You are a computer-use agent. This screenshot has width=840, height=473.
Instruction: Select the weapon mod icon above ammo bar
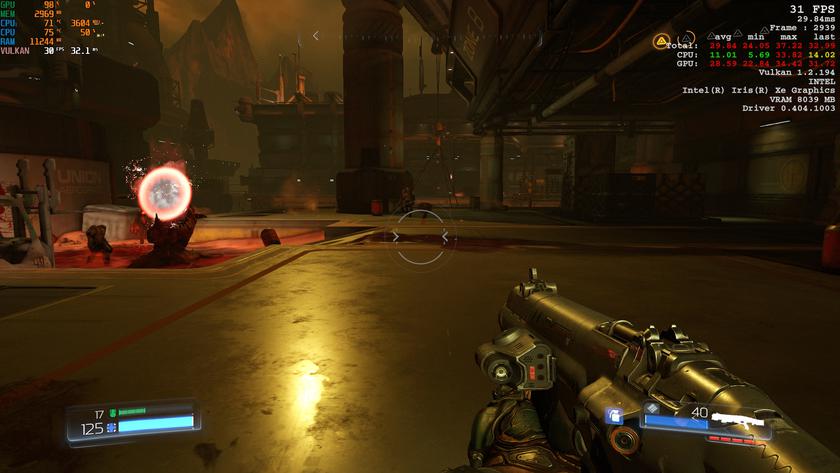tap(652, 407)
